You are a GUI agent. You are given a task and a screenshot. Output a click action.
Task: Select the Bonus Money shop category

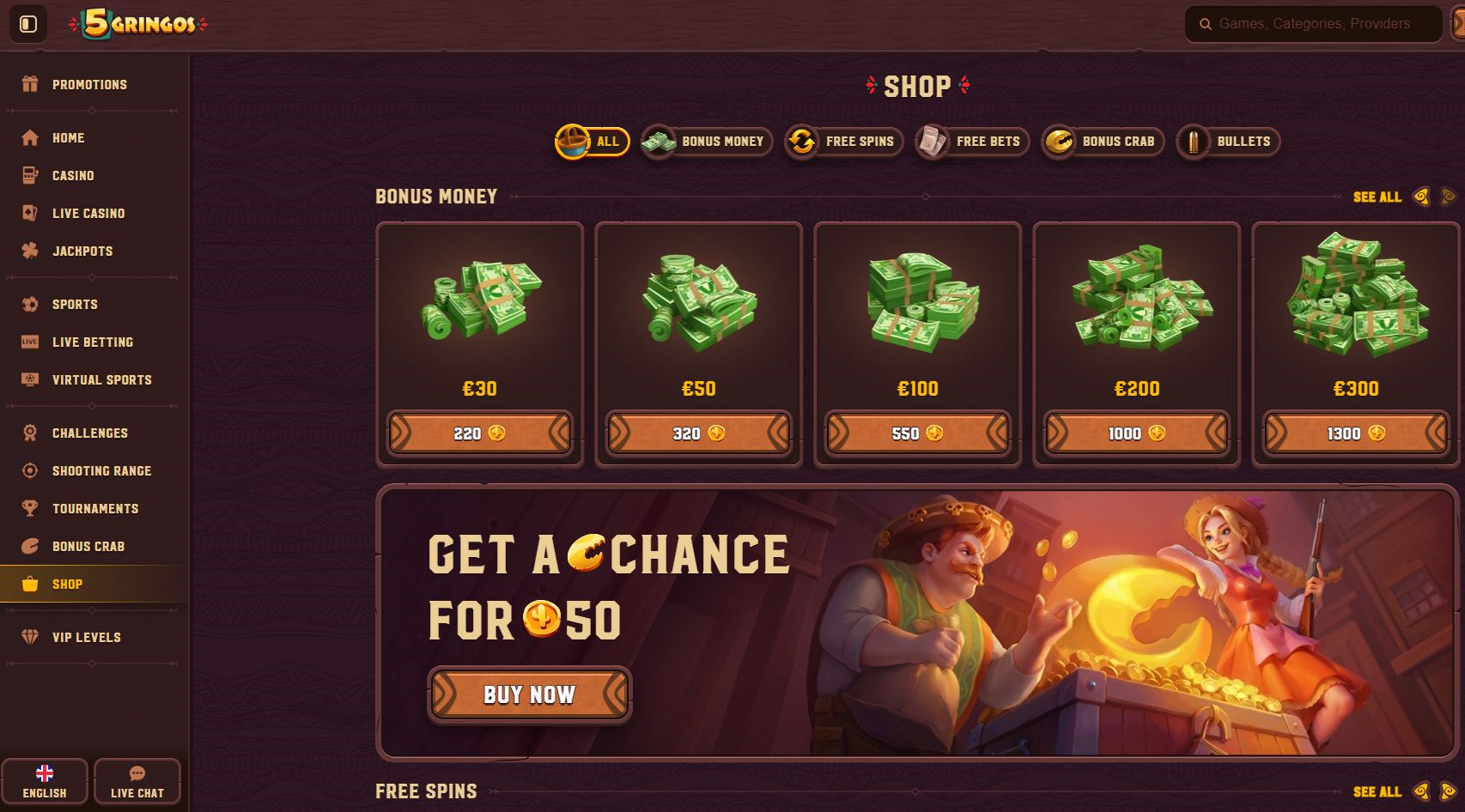(707, 142)
